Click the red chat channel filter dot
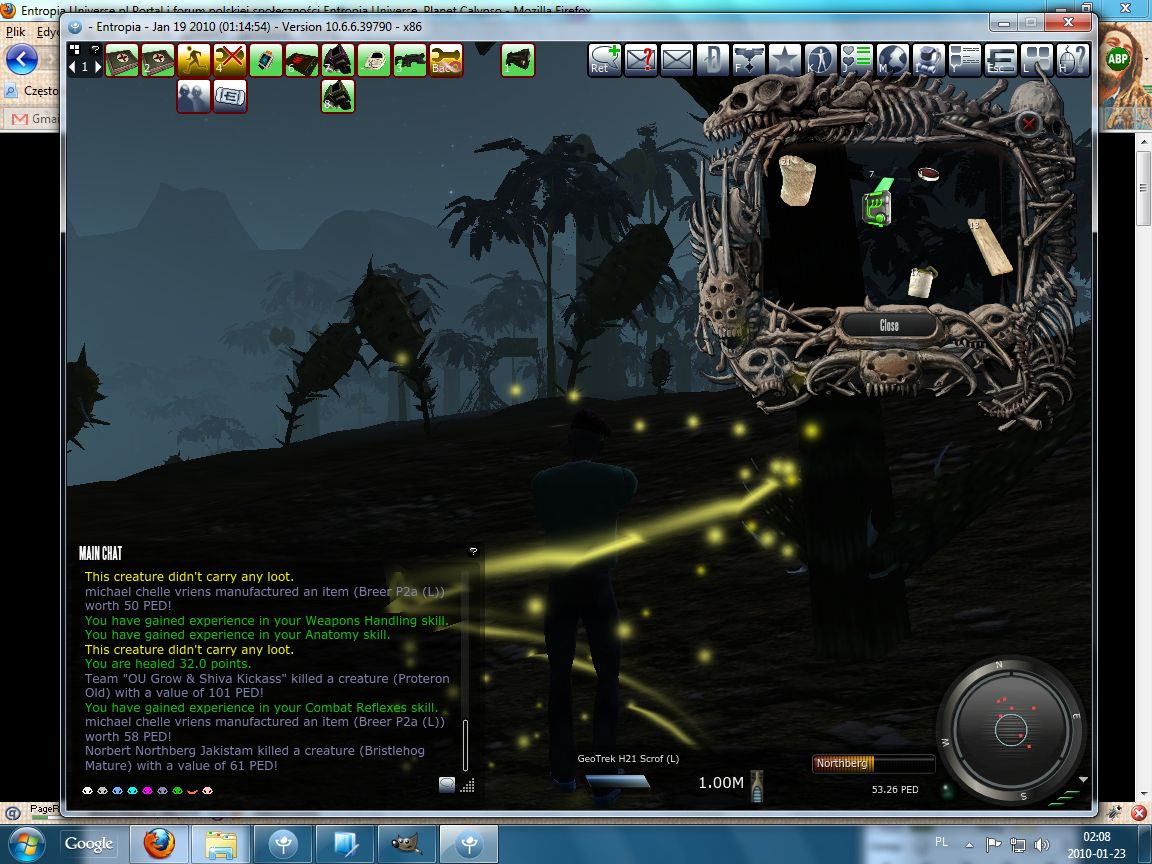The width and height of the screenshot is (1152, 864). tap(207, 791)
